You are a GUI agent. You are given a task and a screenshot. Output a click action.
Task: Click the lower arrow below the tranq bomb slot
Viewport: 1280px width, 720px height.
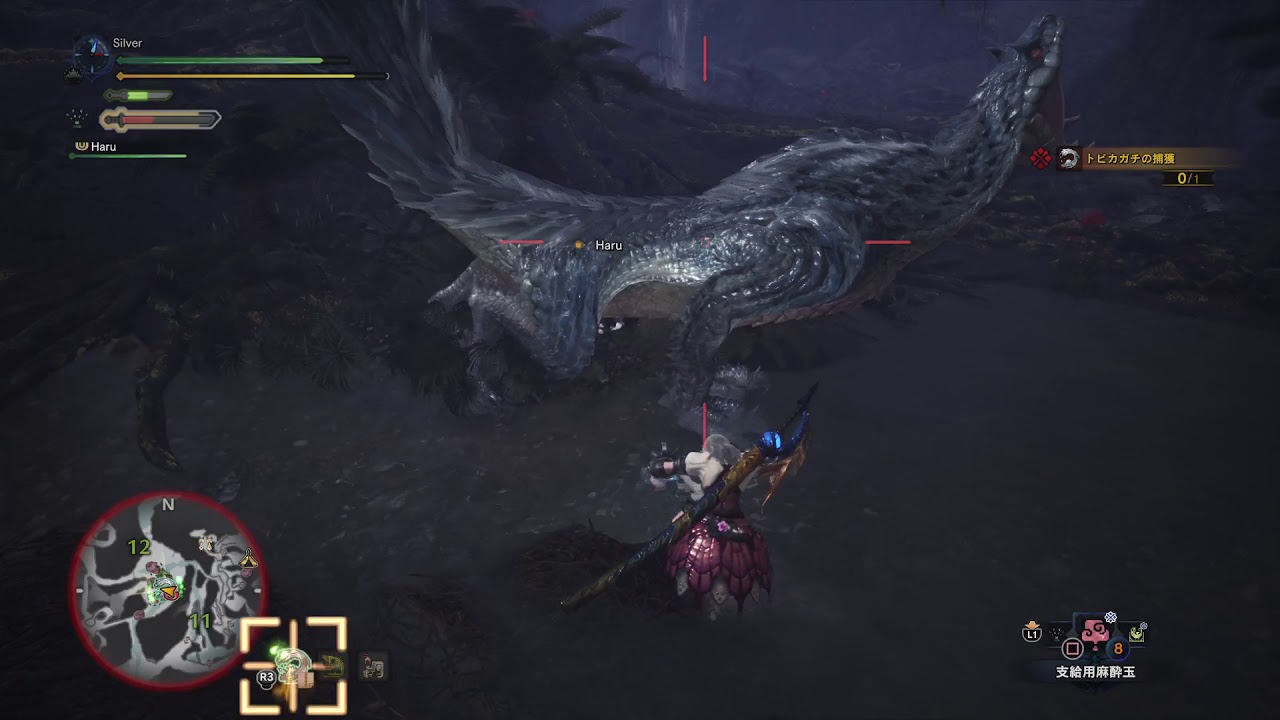tap(1095, 660)
